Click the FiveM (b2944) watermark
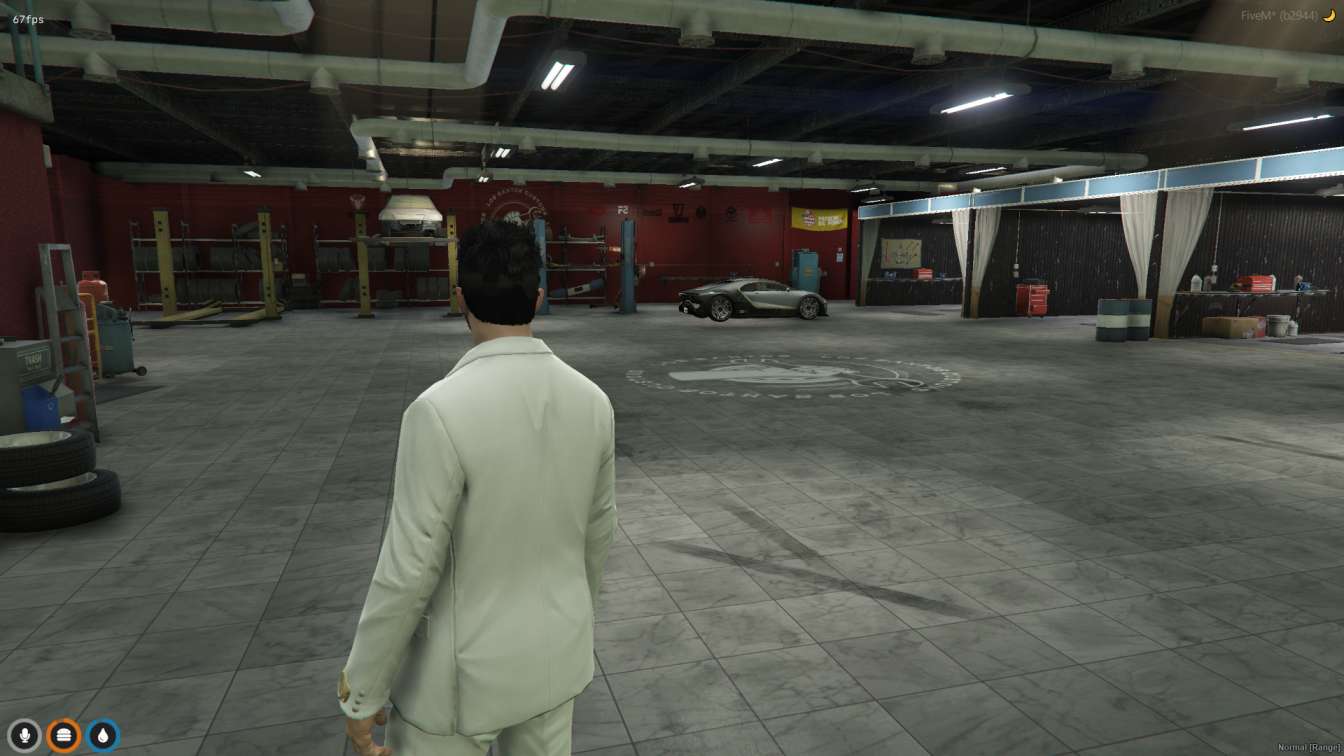The height and width of the screenshot is (756, 1344). [1280, 16]
